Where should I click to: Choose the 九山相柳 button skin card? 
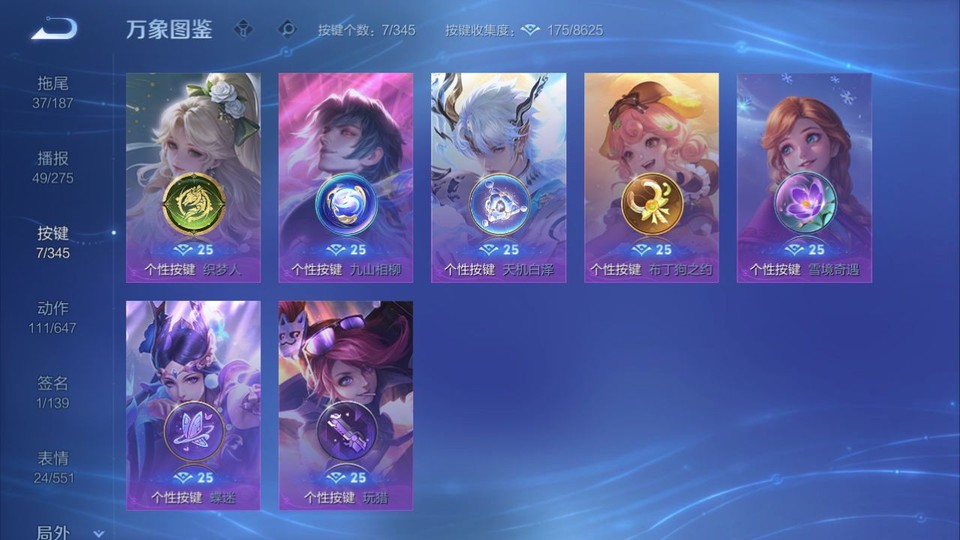[346, 177]
